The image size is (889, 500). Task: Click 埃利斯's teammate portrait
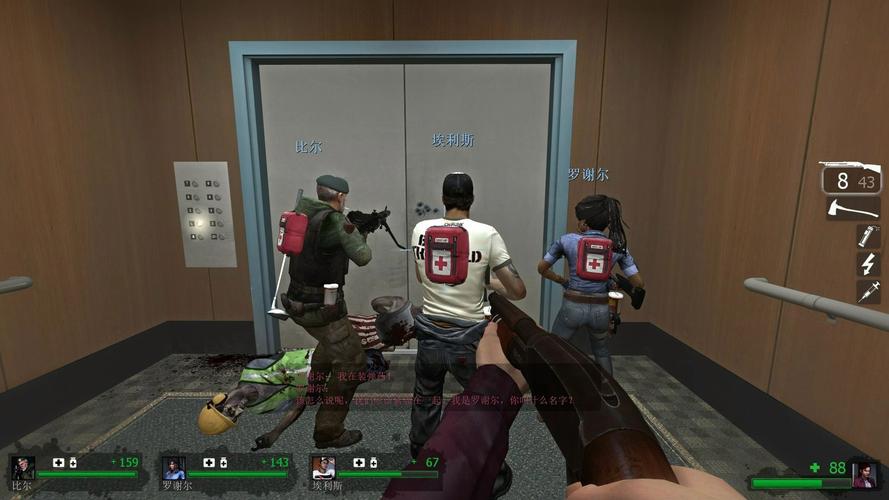tap(323, 467)
